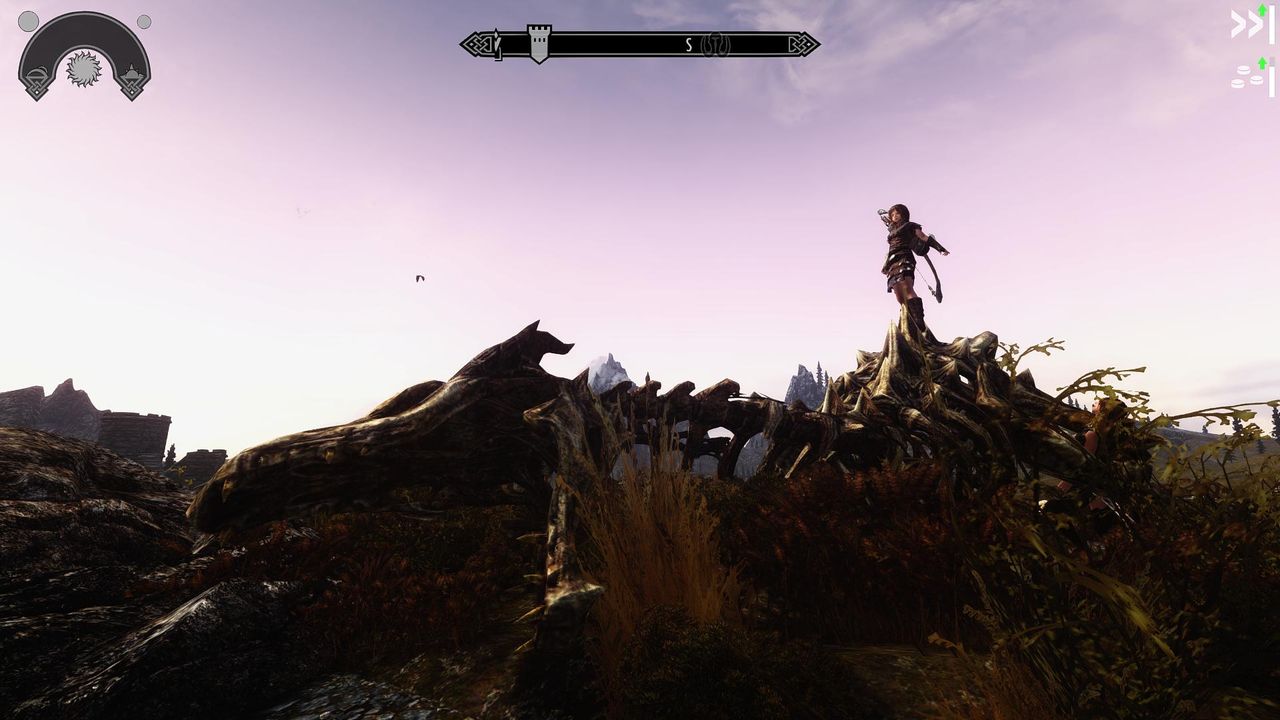Image resolution: width=1280 pixels, height=720 pixels.
Task: Click the faded marker to the right of S
Action: click(716, 44)
